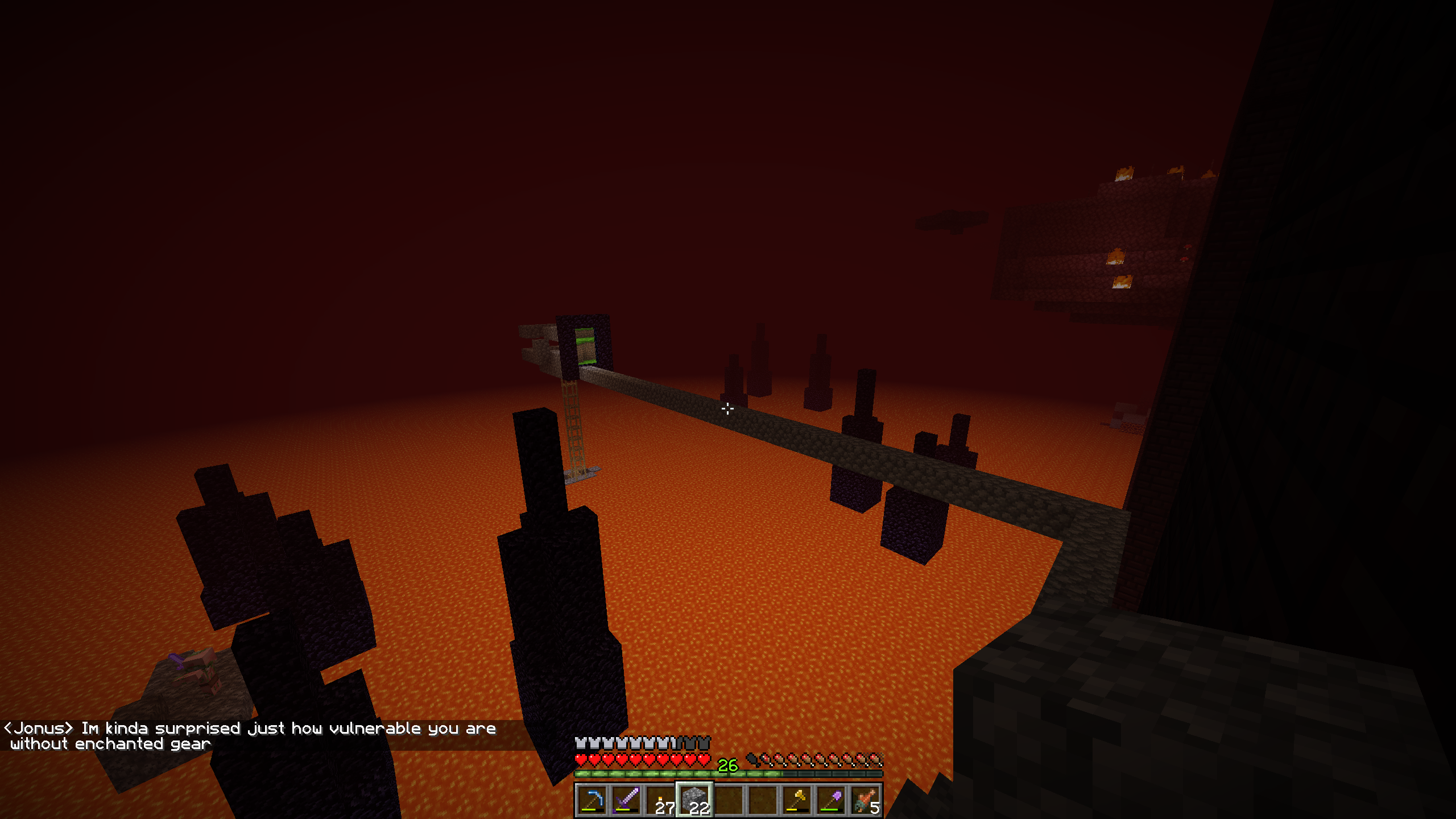The width and height of the screenshot is (1456, 819).
Task: Choose the enchanted purple sword slot
Action: point(626,801)
